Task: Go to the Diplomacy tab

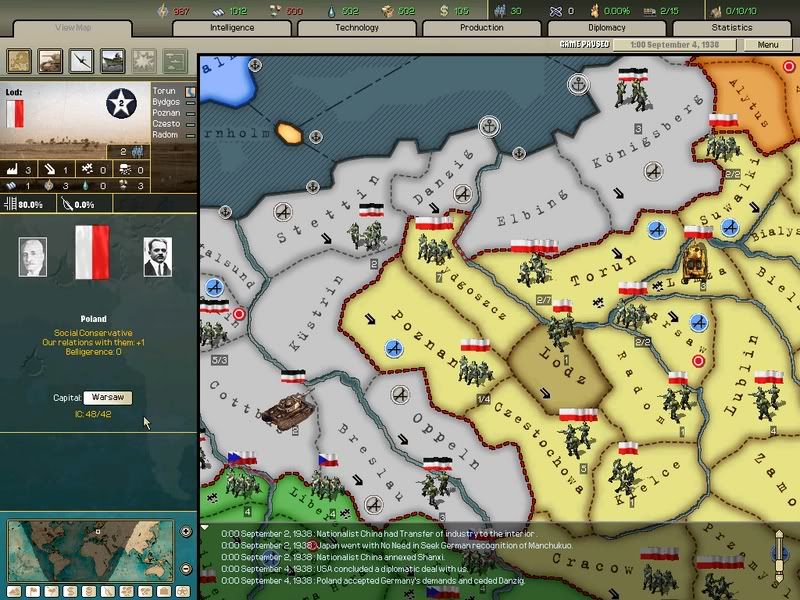Action: click(x=606, y=28)
